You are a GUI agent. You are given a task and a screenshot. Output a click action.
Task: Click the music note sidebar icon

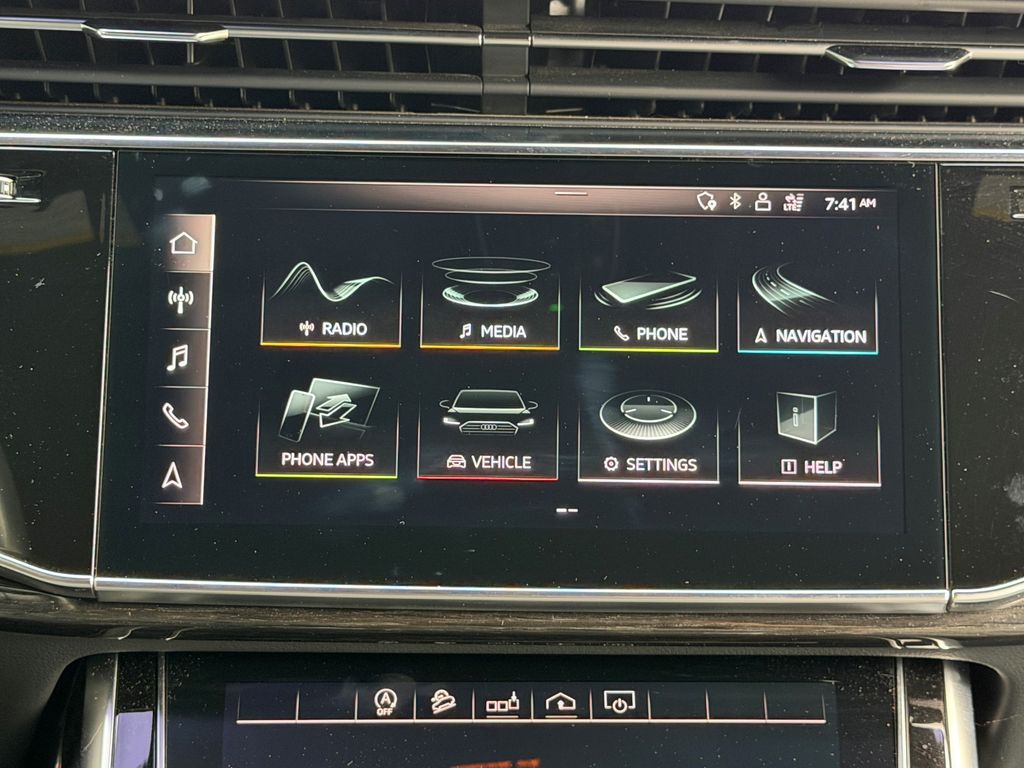178,357
